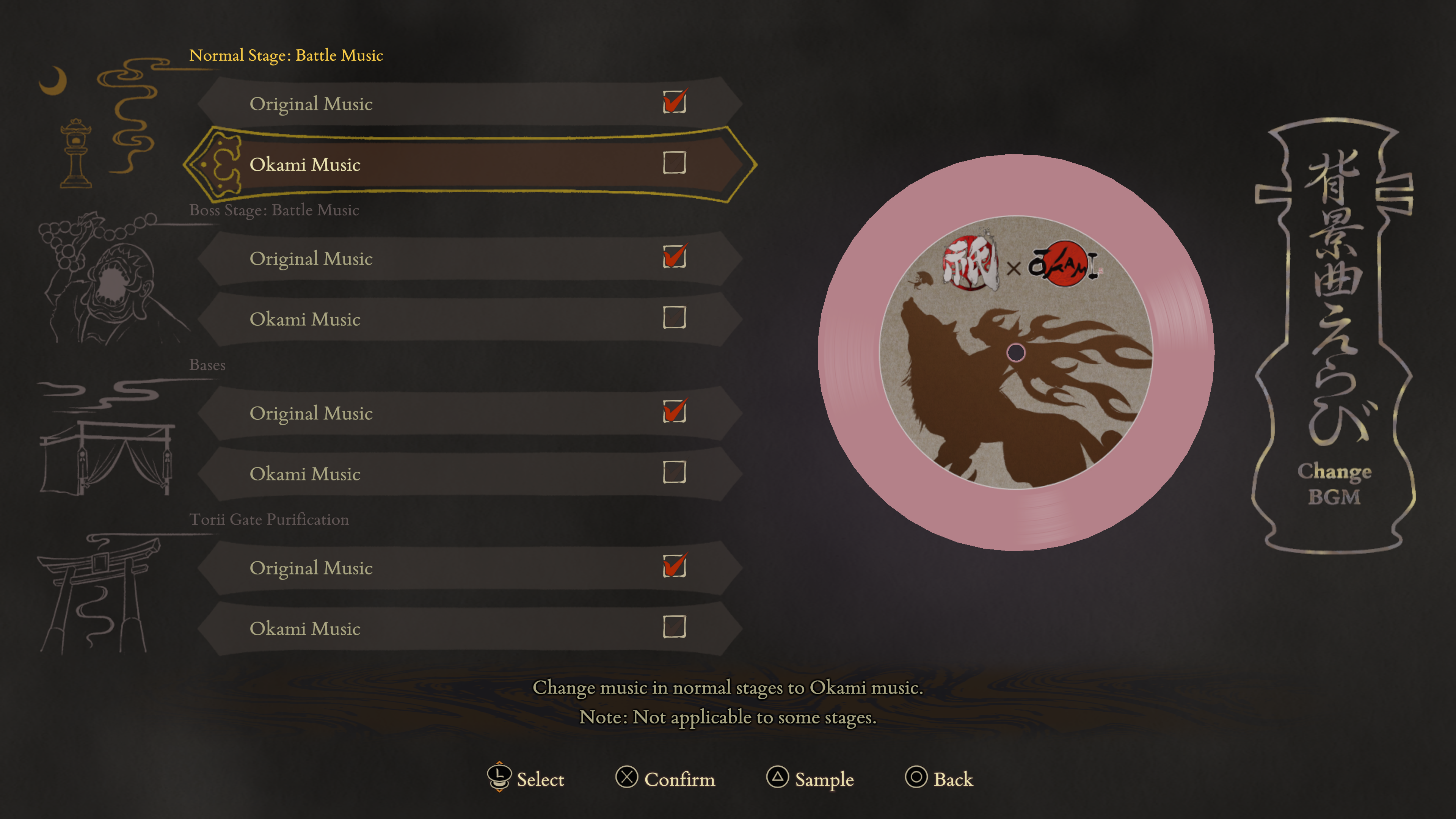
Task: Select Original Music for Torii Gate Purification
Action: point(311,568)
